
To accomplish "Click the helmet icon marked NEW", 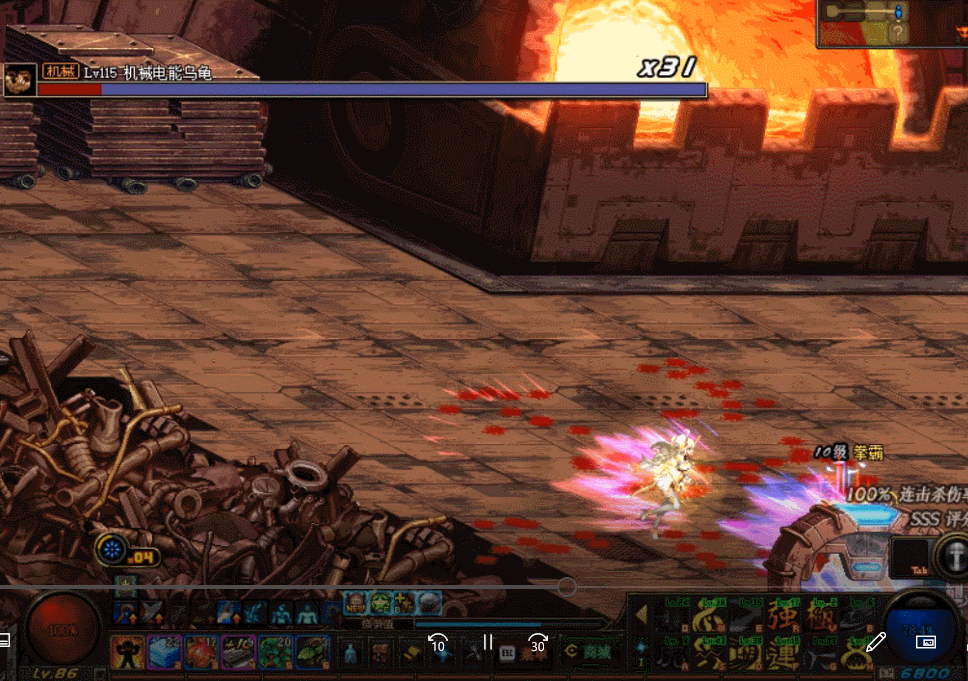I will click(x=356, y=602).
